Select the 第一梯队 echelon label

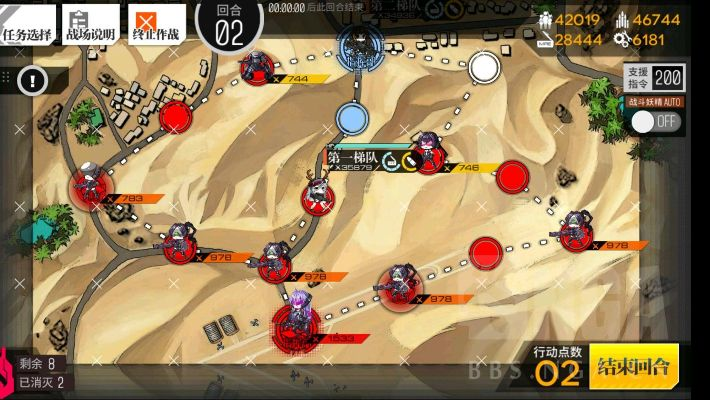tap(352, 157)
